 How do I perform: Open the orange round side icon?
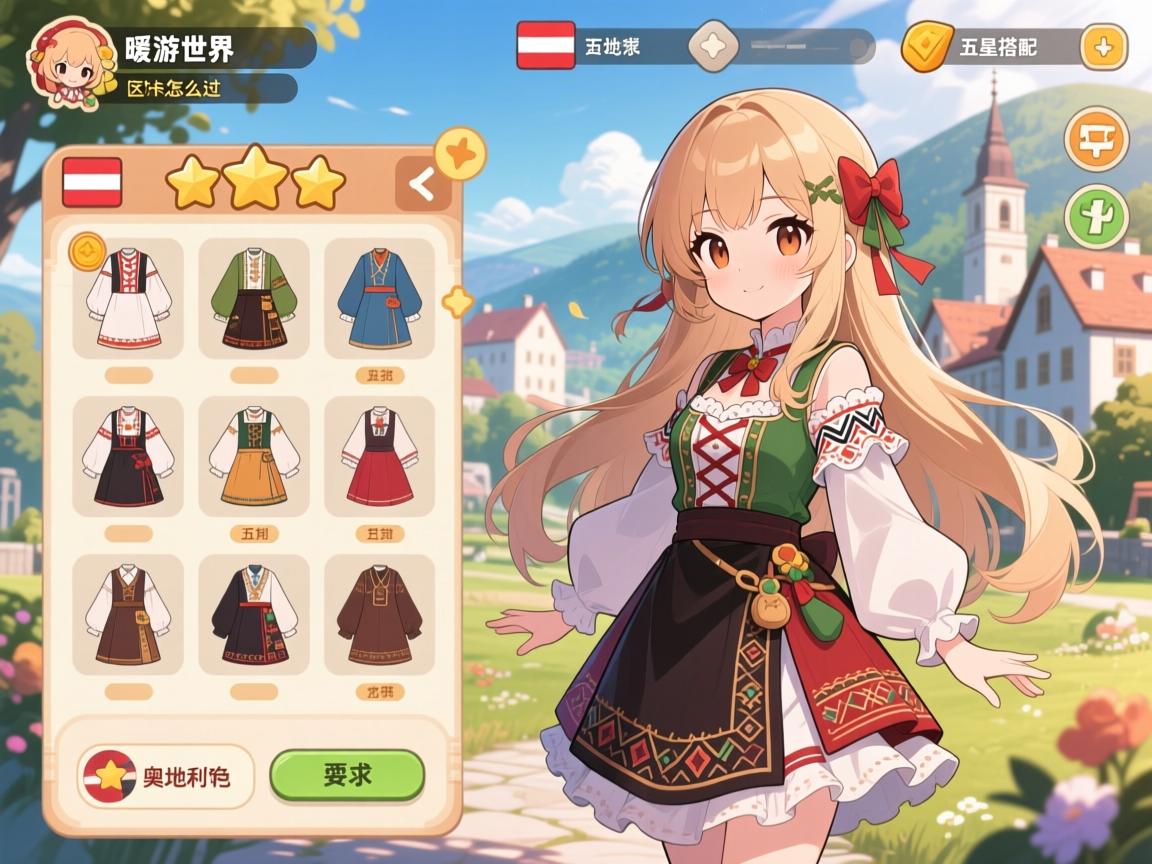[1096, 140]
